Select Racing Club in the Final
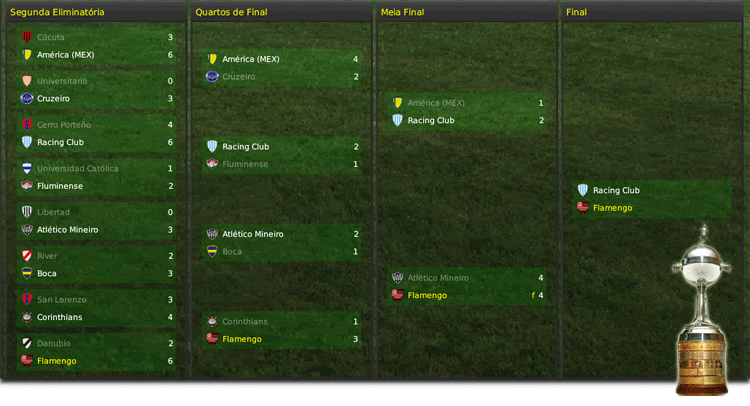750x406 pixels. click(616, 190)
